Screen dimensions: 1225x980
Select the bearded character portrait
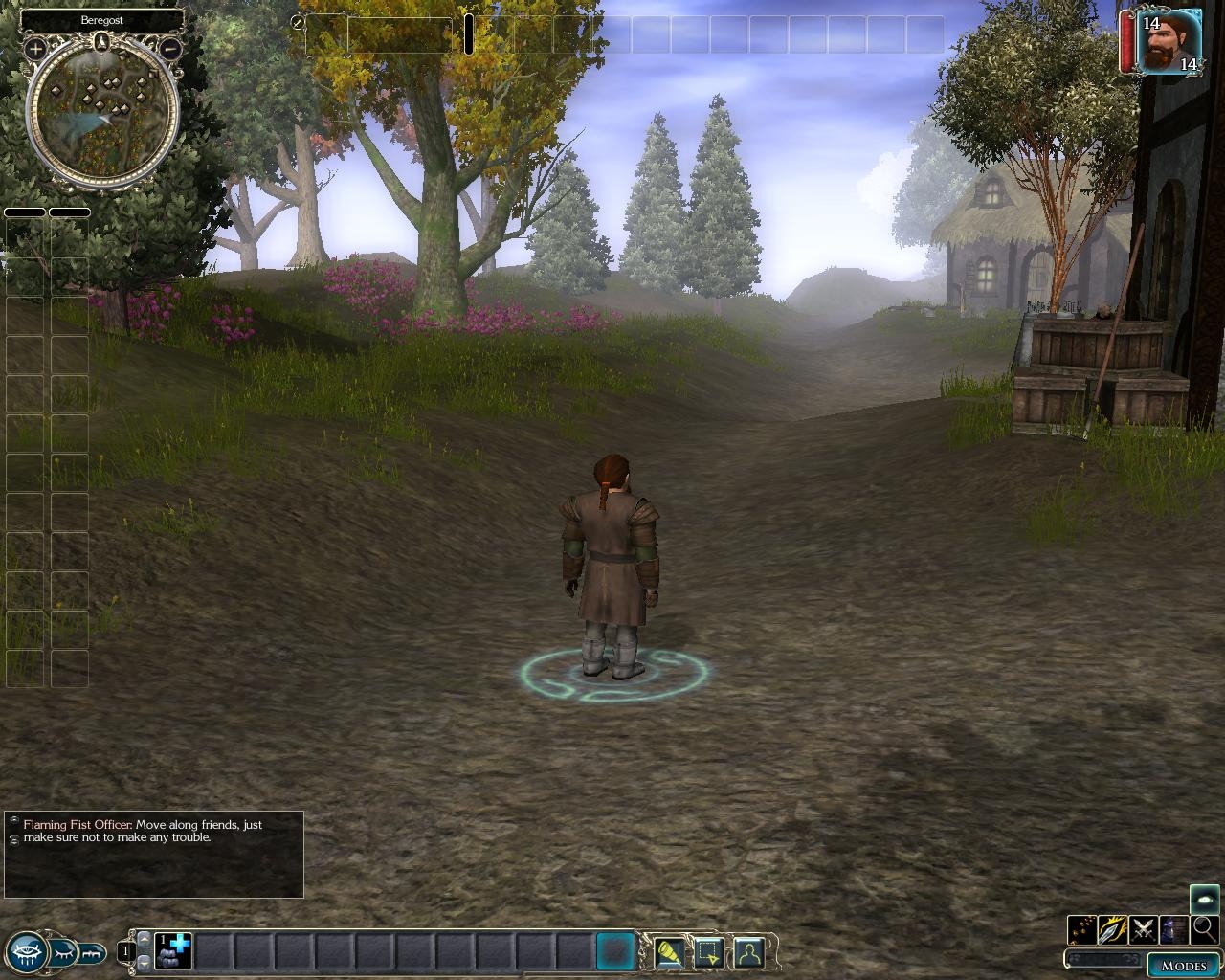(1169, 41)
